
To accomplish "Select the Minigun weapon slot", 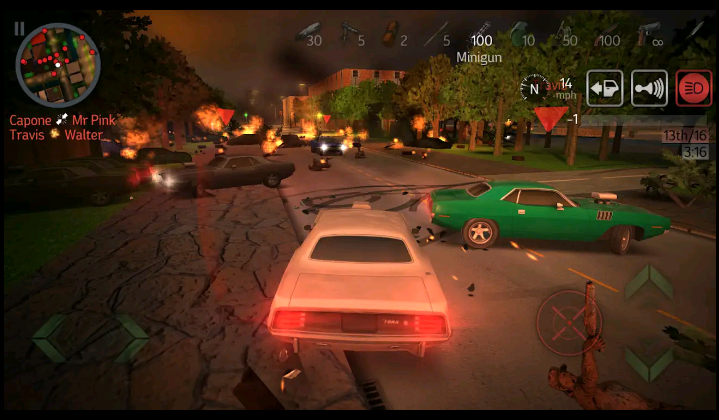I will pos(482,38).
